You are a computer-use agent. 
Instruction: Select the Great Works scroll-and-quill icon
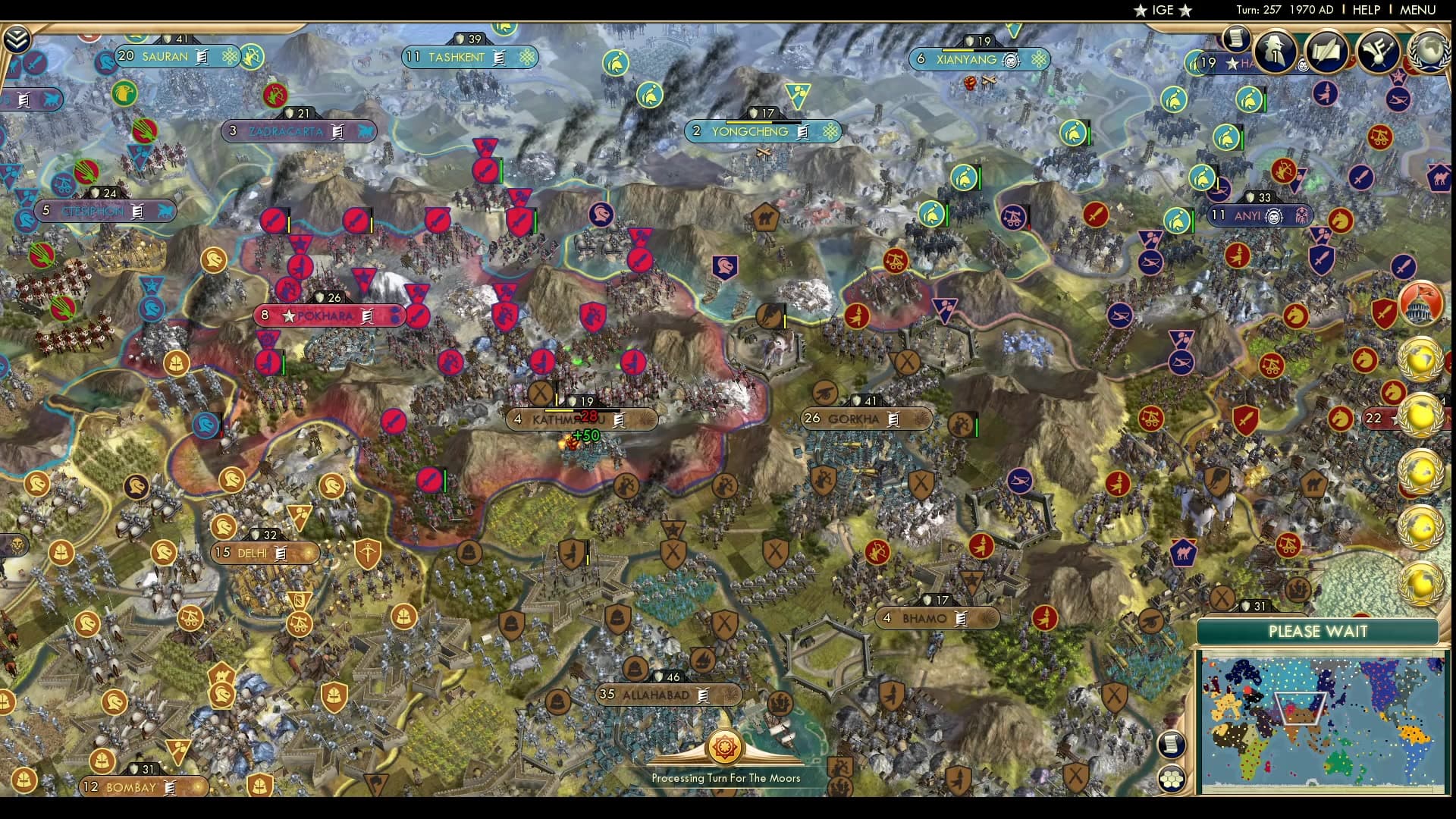tap(1326, 50)
